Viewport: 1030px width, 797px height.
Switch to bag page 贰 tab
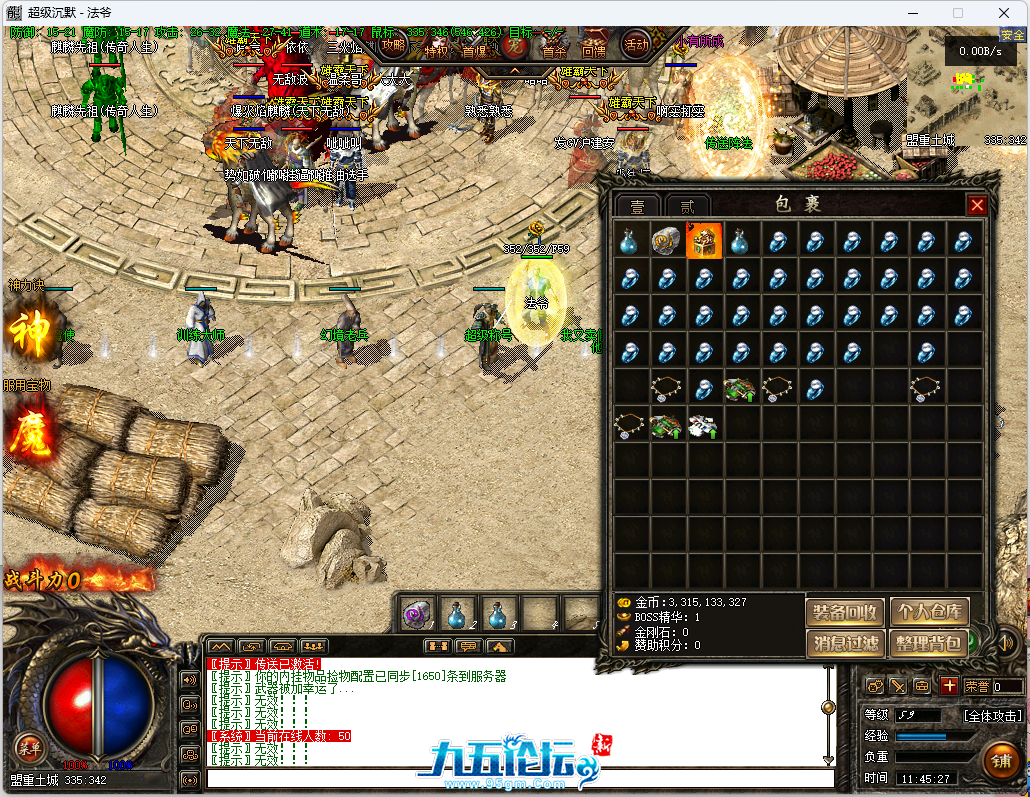tap(687, 207)
